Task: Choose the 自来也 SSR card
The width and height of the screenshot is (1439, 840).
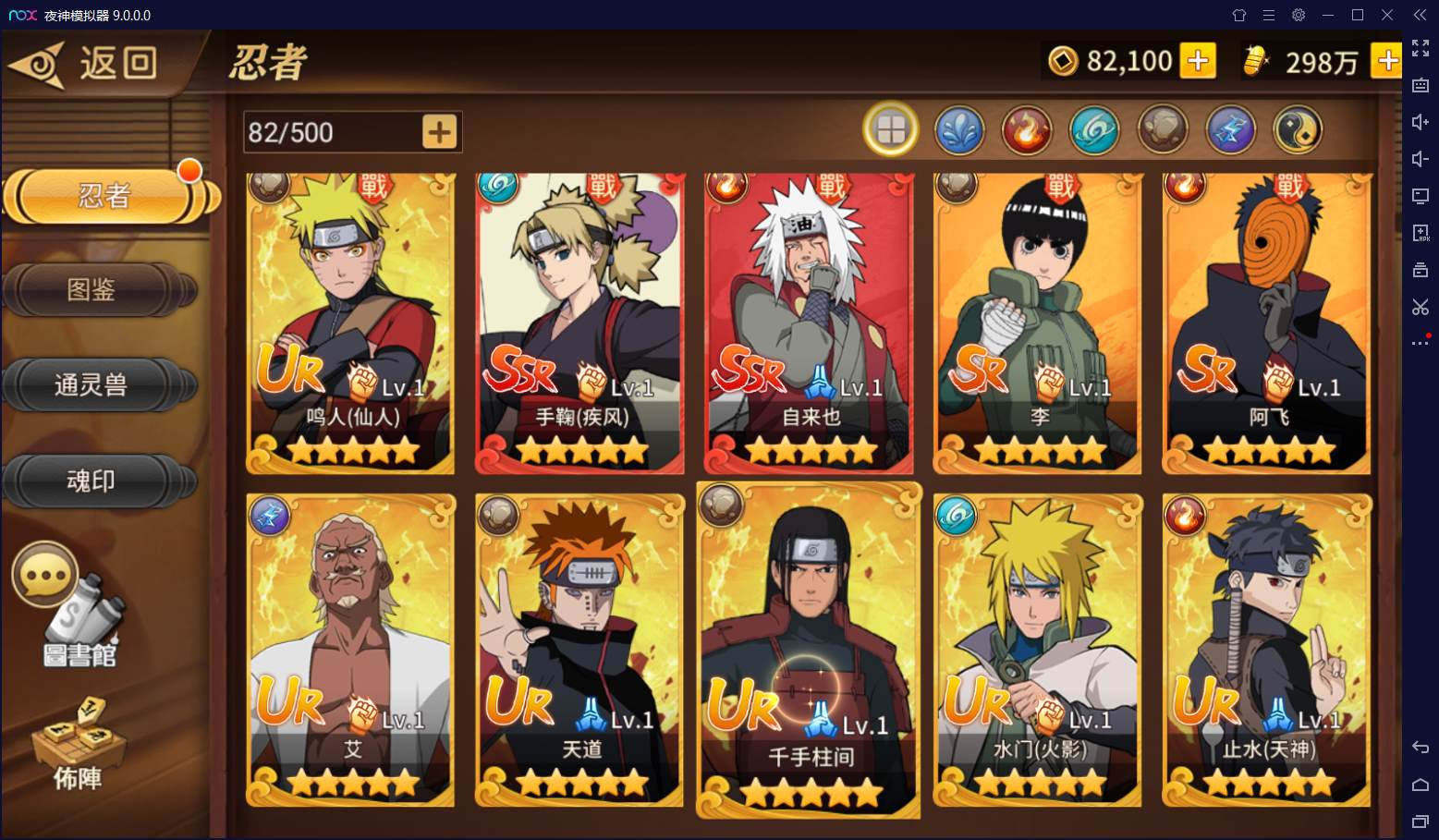Action: (x=809, y=323)
